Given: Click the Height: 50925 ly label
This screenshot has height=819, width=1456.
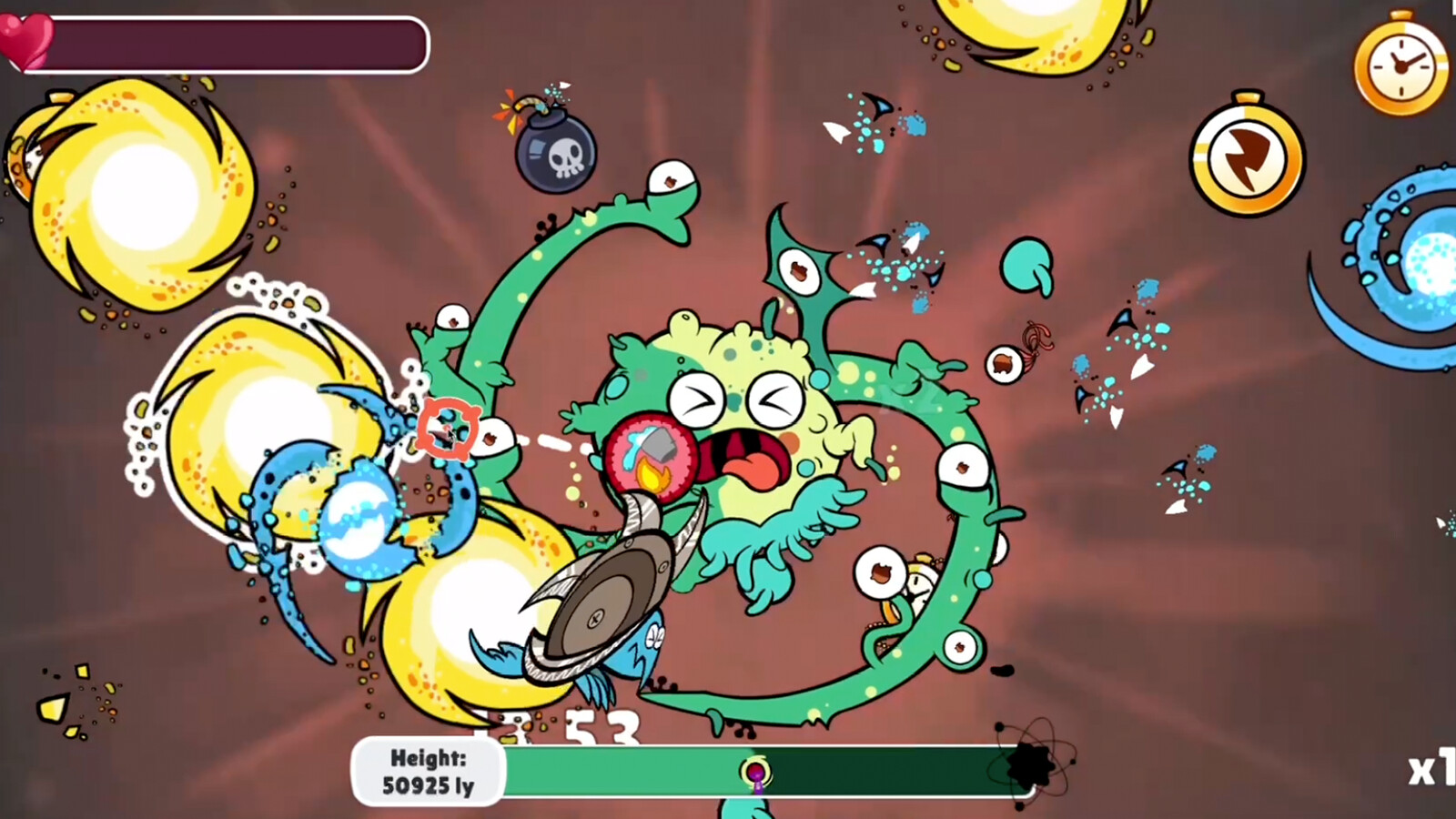Looking at the screenshot, I should tap(428, 770).
